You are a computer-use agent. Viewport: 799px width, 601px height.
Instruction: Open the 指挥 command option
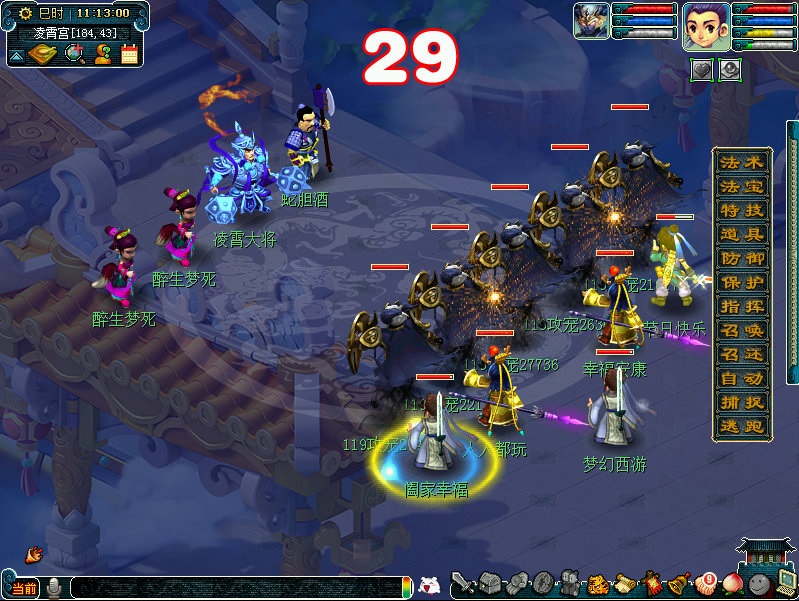(742, 306)
